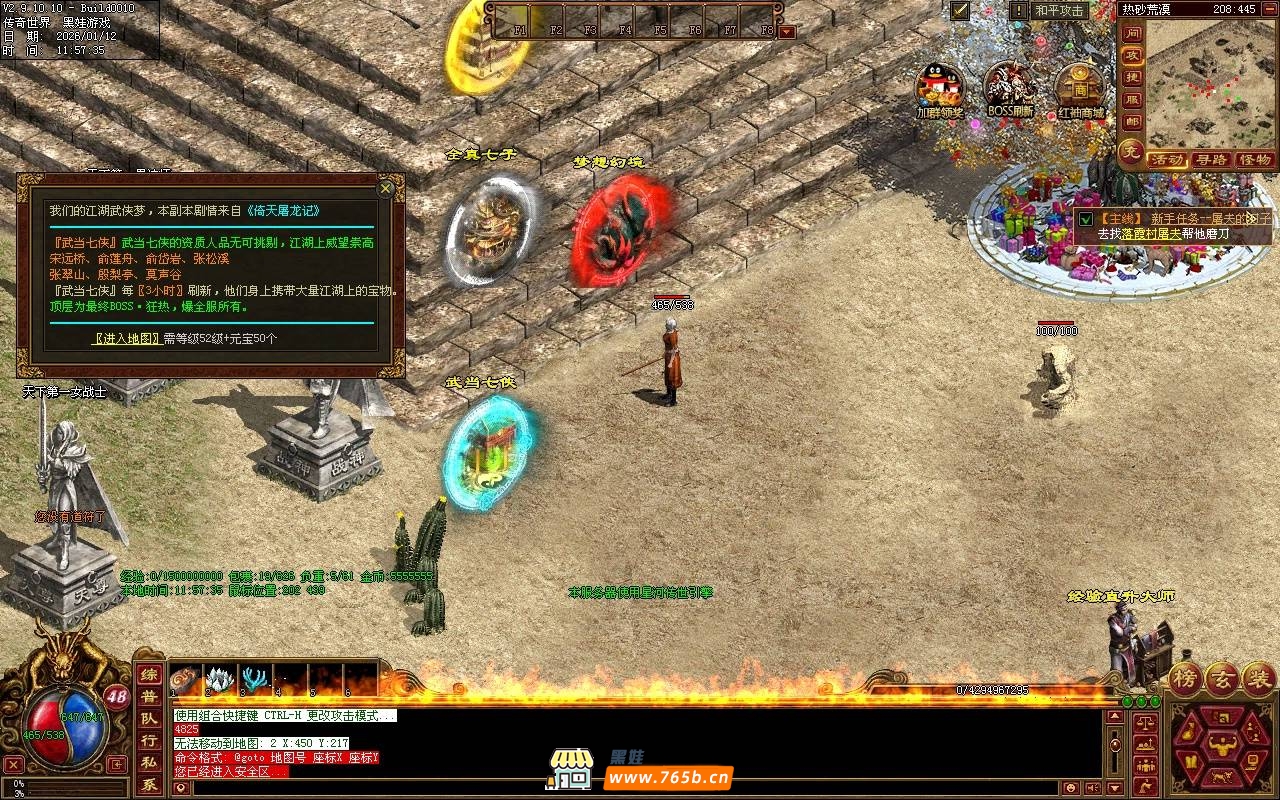Show the 怪物 monsters tab

[1254, 160]
